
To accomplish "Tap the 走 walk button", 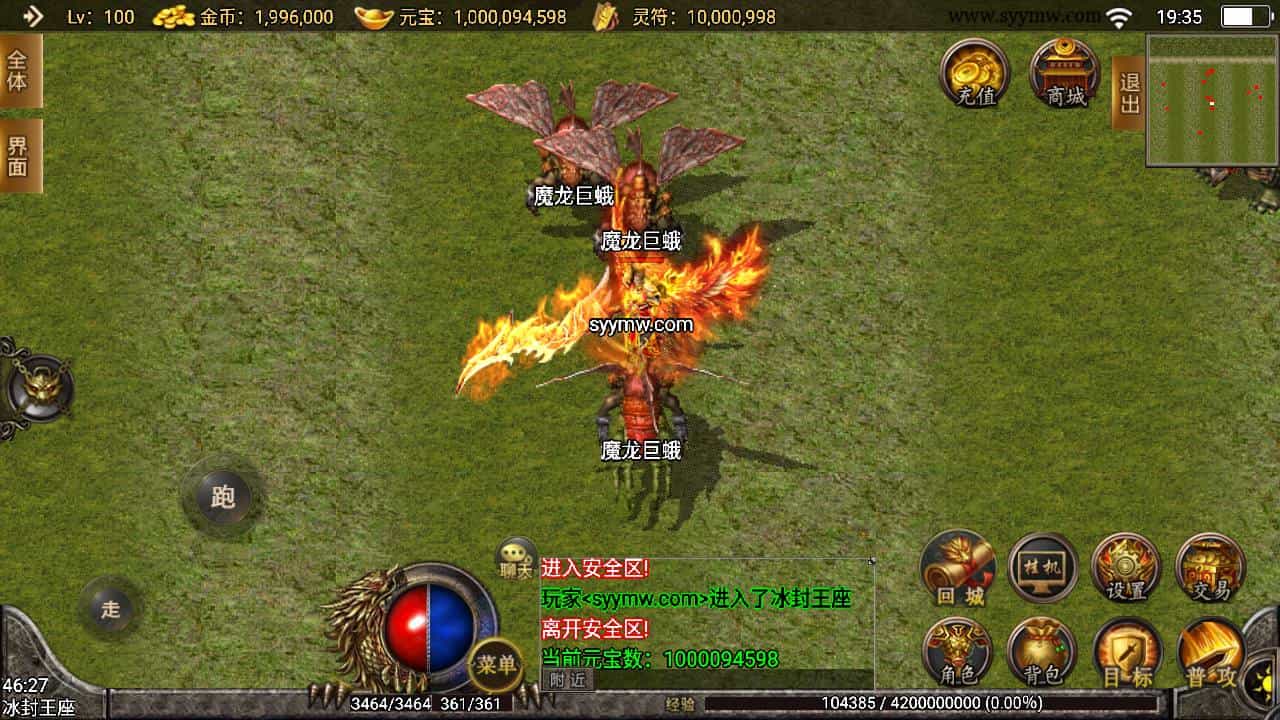I will tap(110, 608).
